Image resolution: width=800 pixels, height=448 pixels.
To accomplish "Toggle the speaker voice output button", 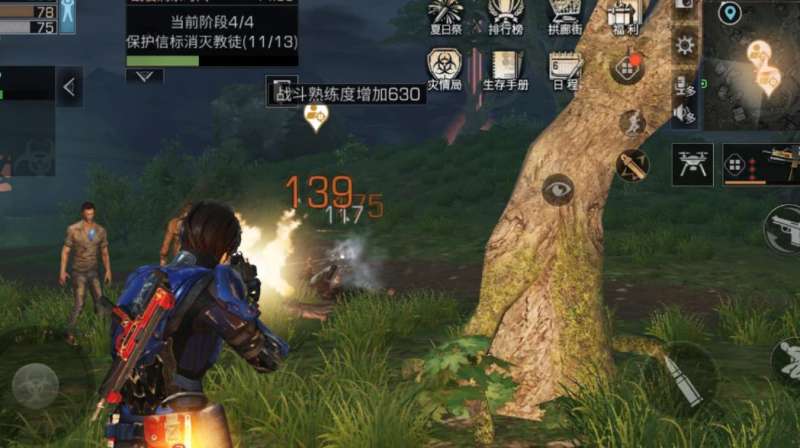I will (685, 114).
